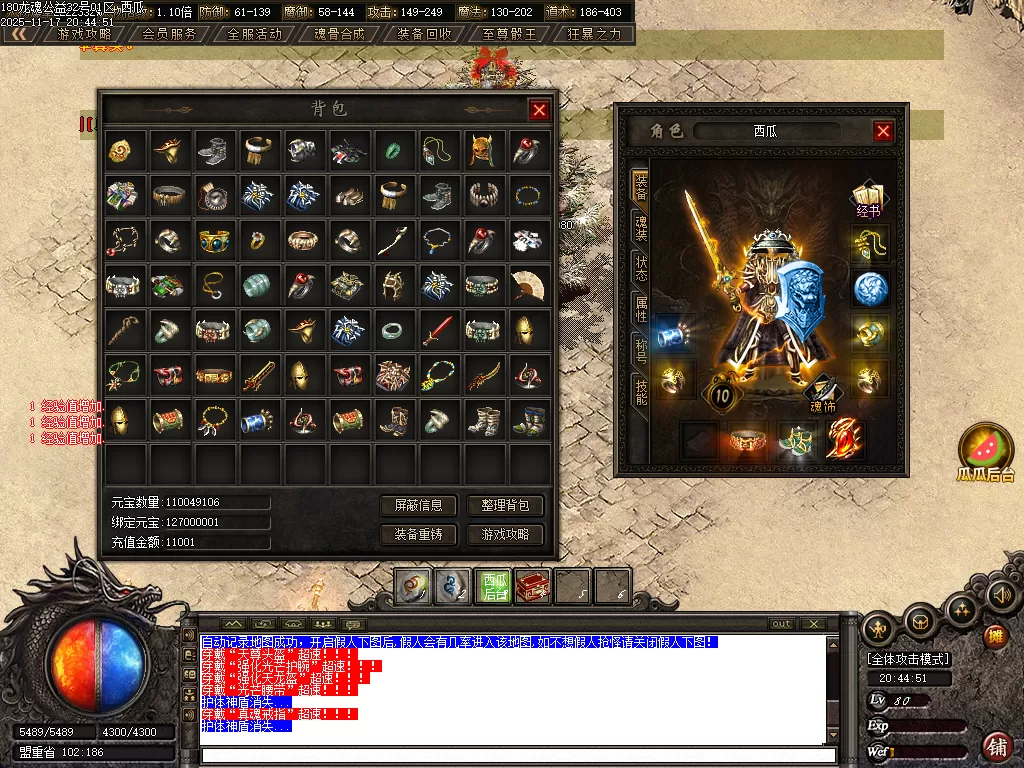Image resolution: width=1024 pixels, height=768 pixels.
Task: Choose 魂骨合成 in the top bar
Action: pos(340,33)
